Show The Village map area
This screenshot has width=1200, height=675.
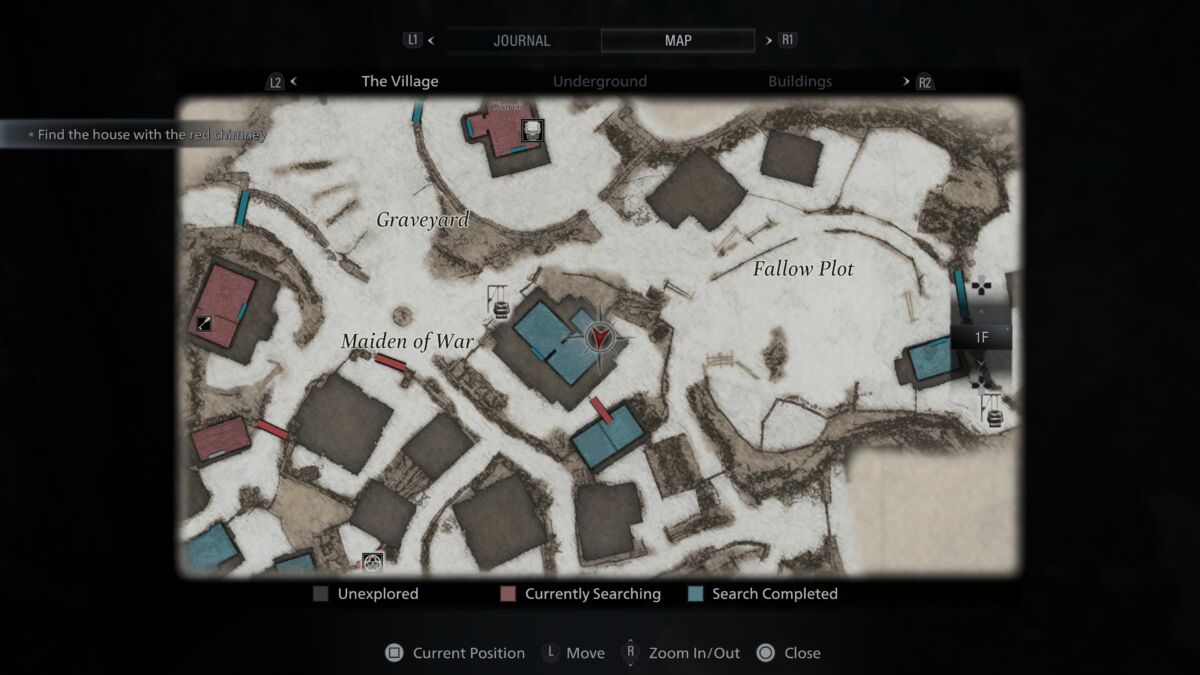[399, 82]
